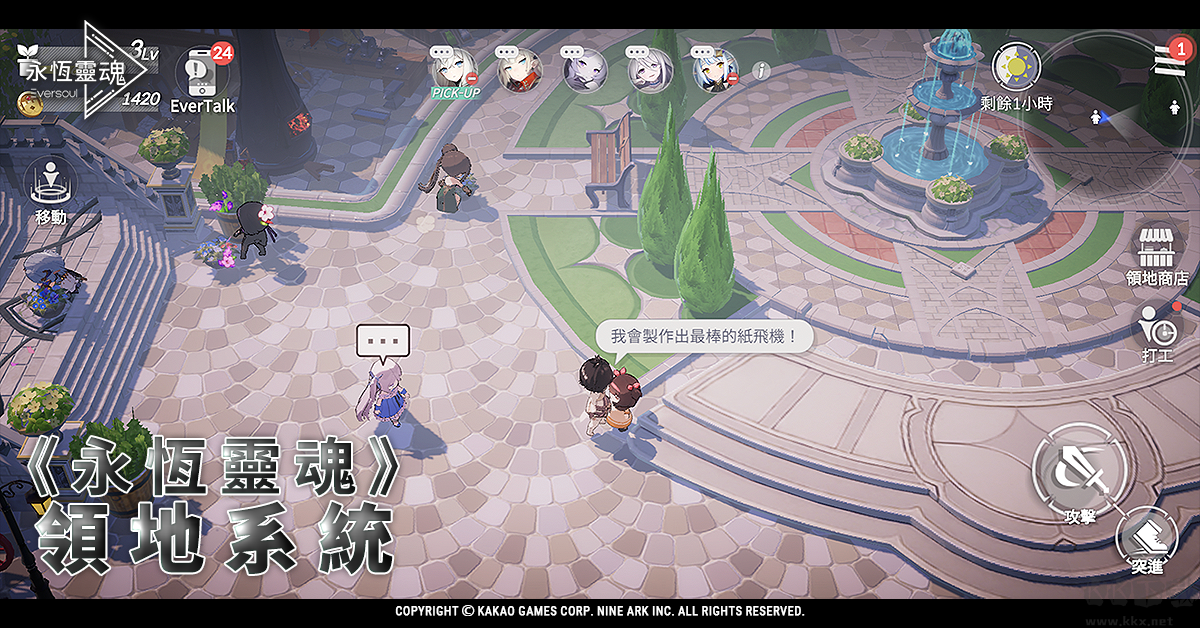Select the PICK-UP character portrait
The width and height of the screenshot is (1200, 628).
coord(454,70)
